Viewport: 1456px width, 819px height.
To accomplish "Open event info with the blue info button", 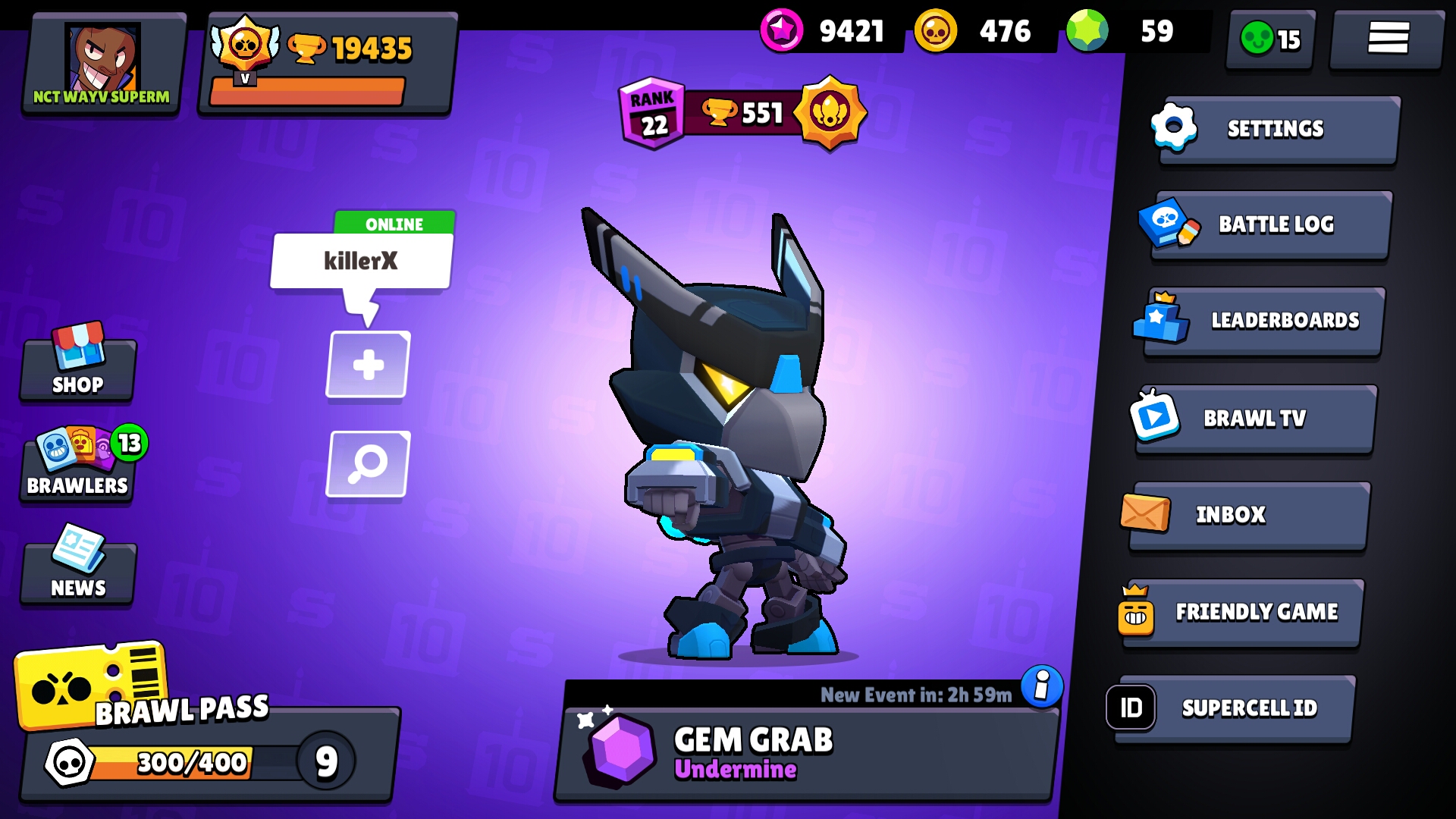I will coord(1040,685).
